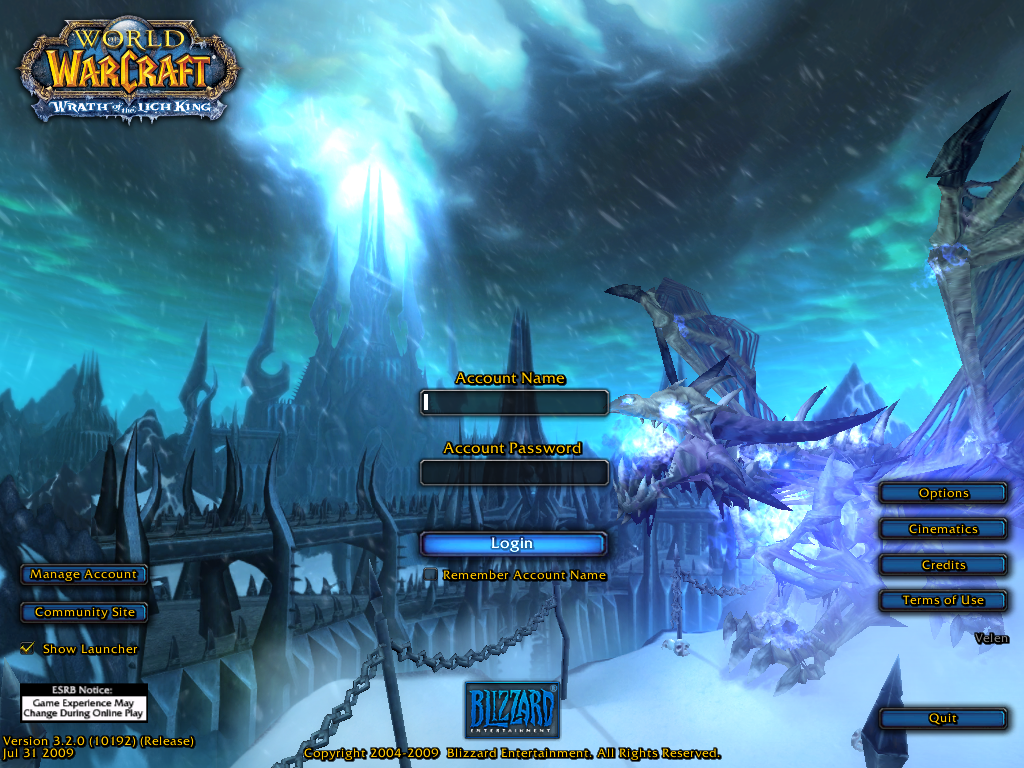Click the Account Name input field

[514, 402]
